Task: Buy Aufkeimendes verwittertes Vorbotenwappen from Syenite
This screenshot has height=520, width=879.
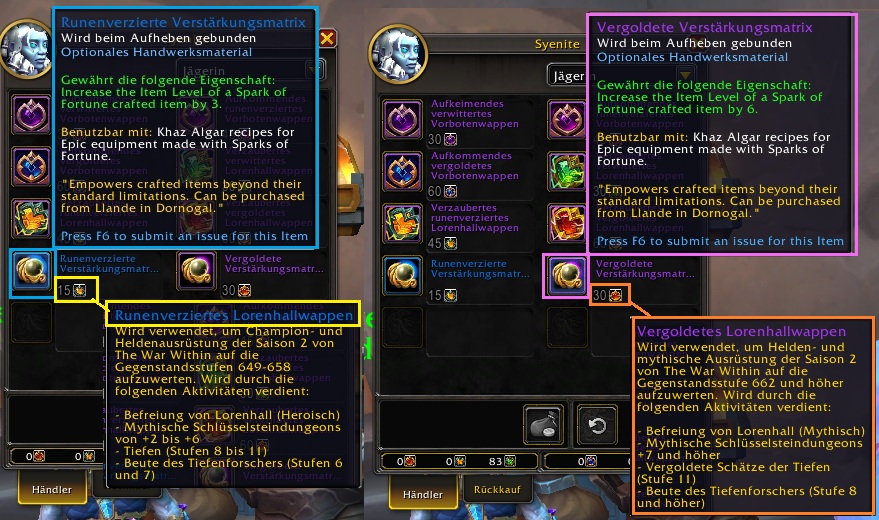Action: click(402, 118)
